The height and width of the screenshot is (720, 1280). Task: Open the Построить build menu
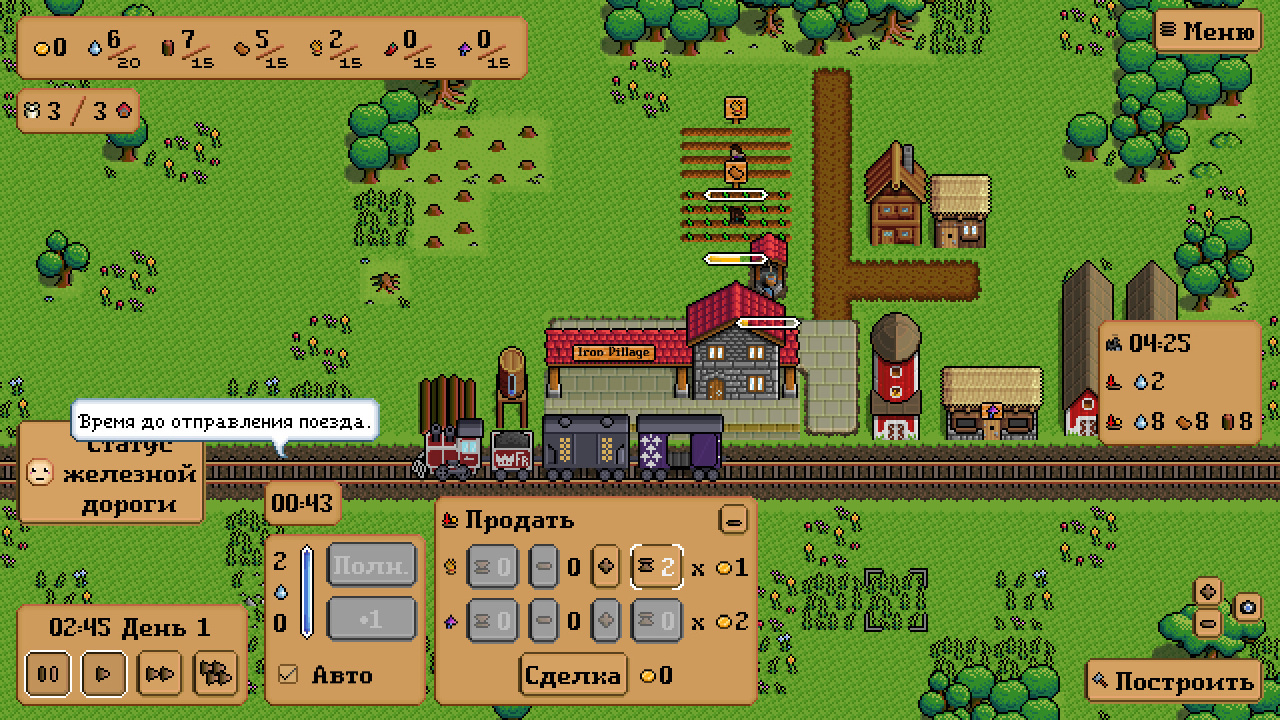[1173, 682]
